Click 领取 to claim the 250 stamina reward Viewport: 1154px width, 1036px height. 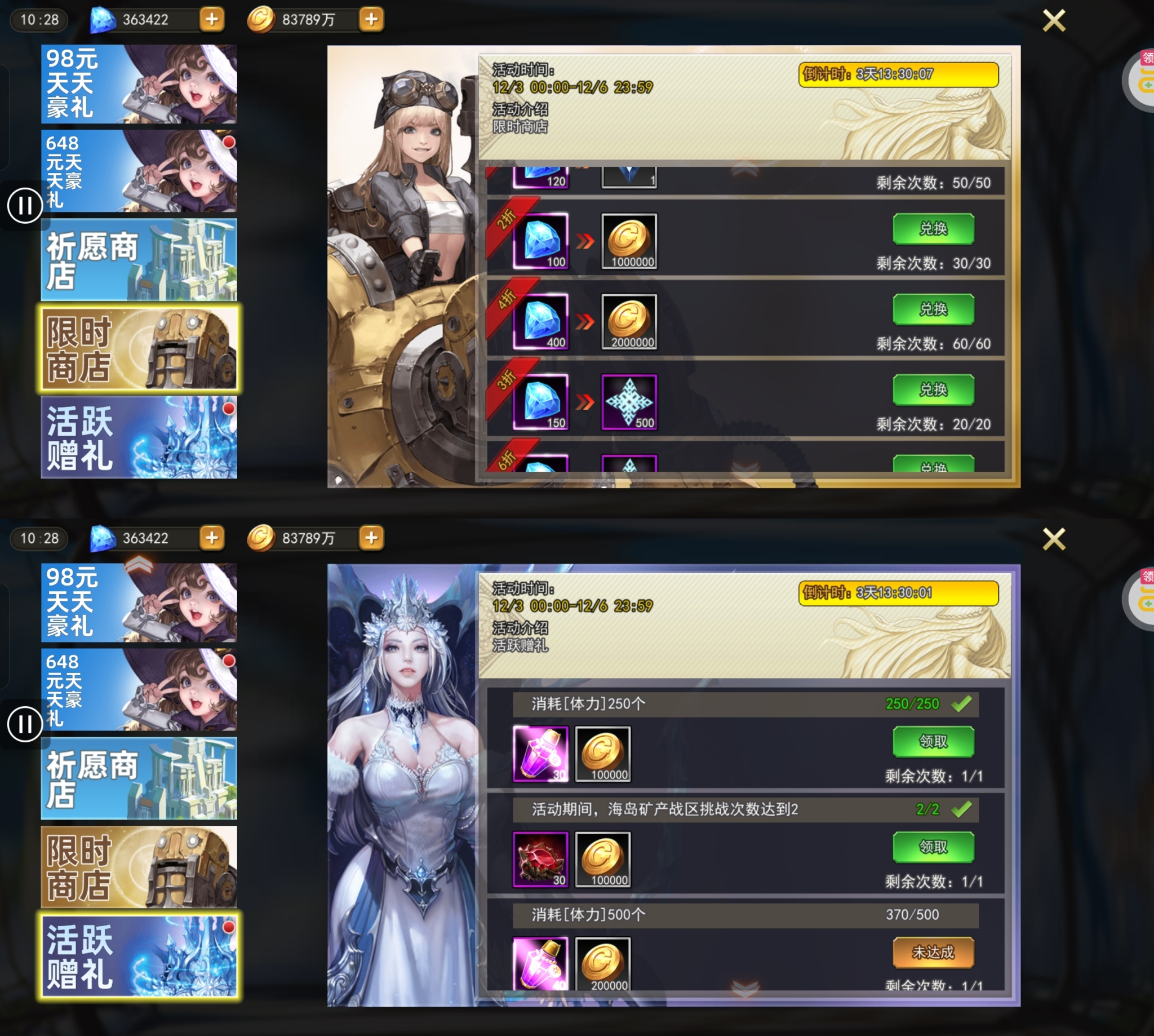click(934, 741)
